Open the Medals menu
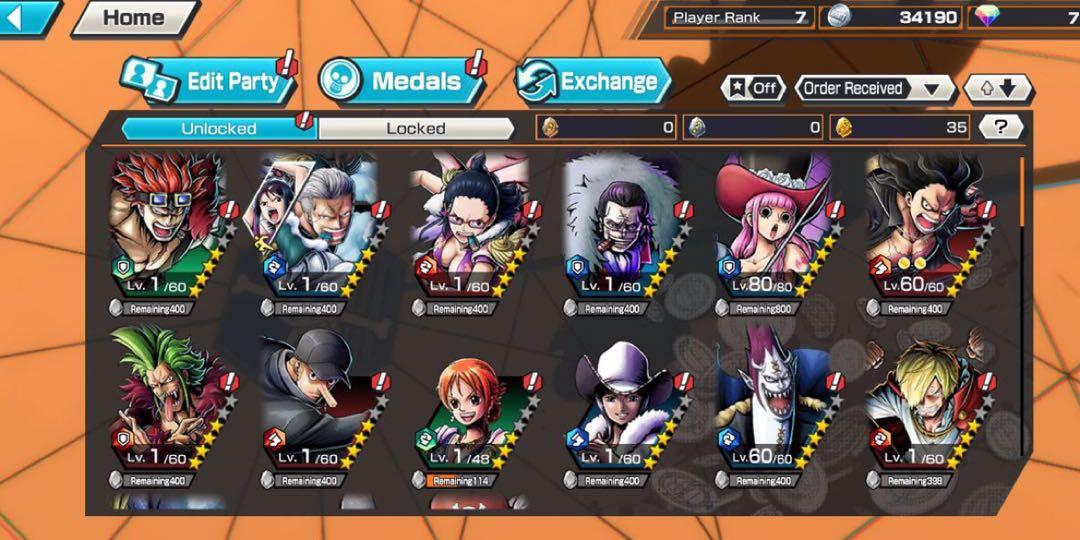 [401, 82]
